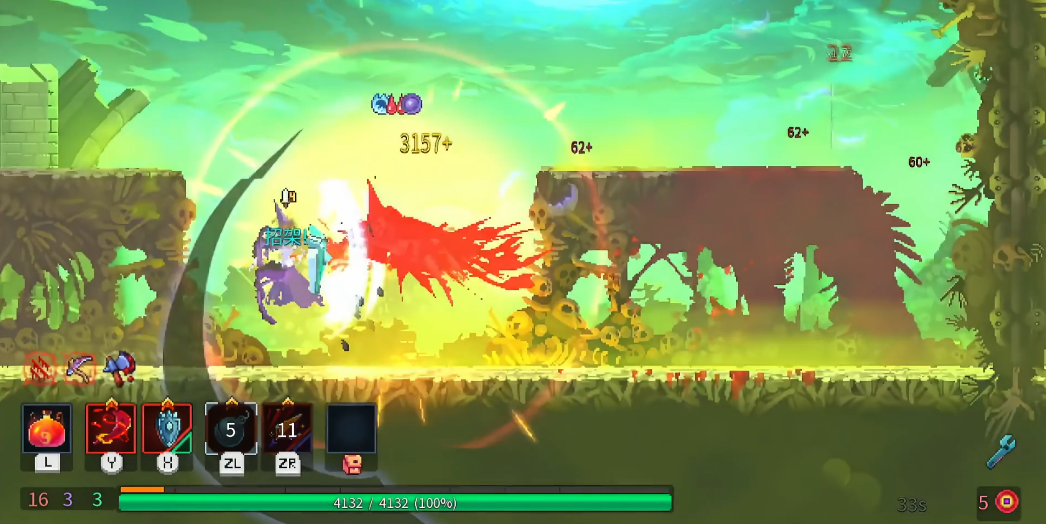Screen dimensions: 1046x524
Task: Use the skill slot showing 11
Action: tap(287, 429)
